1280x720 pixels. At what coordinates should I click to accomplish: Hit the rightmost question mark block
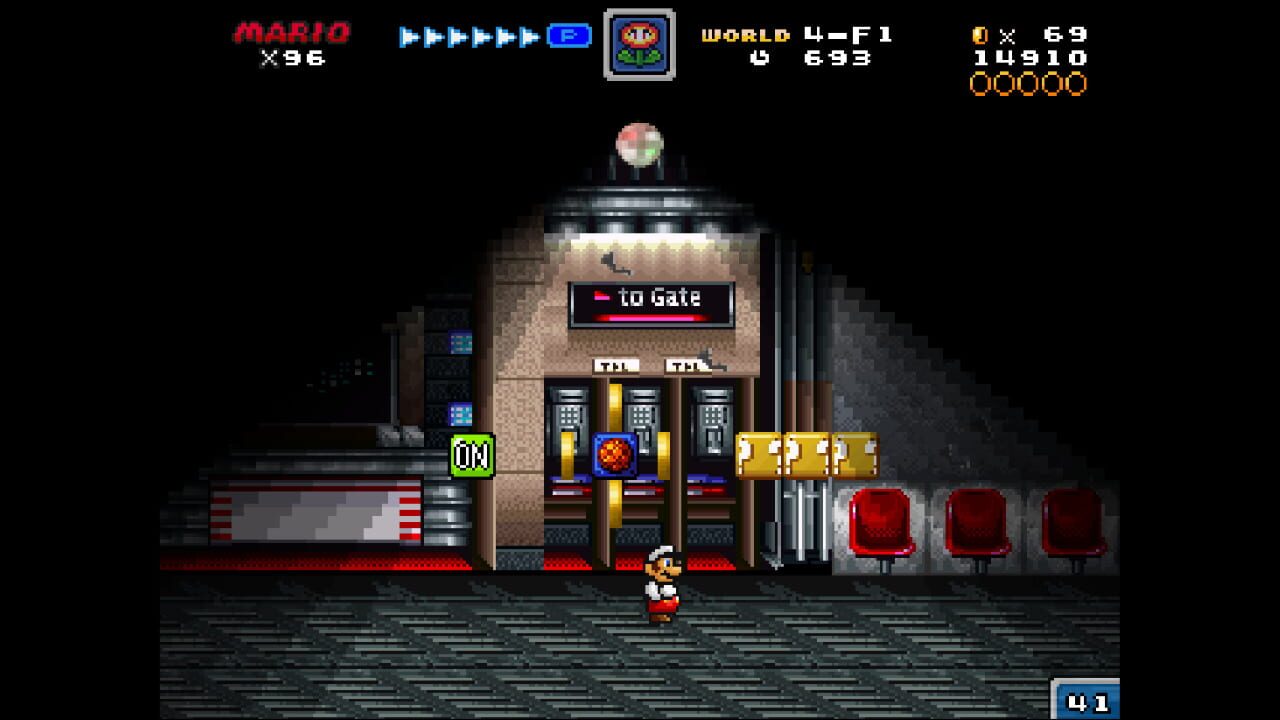coord(856,452)
